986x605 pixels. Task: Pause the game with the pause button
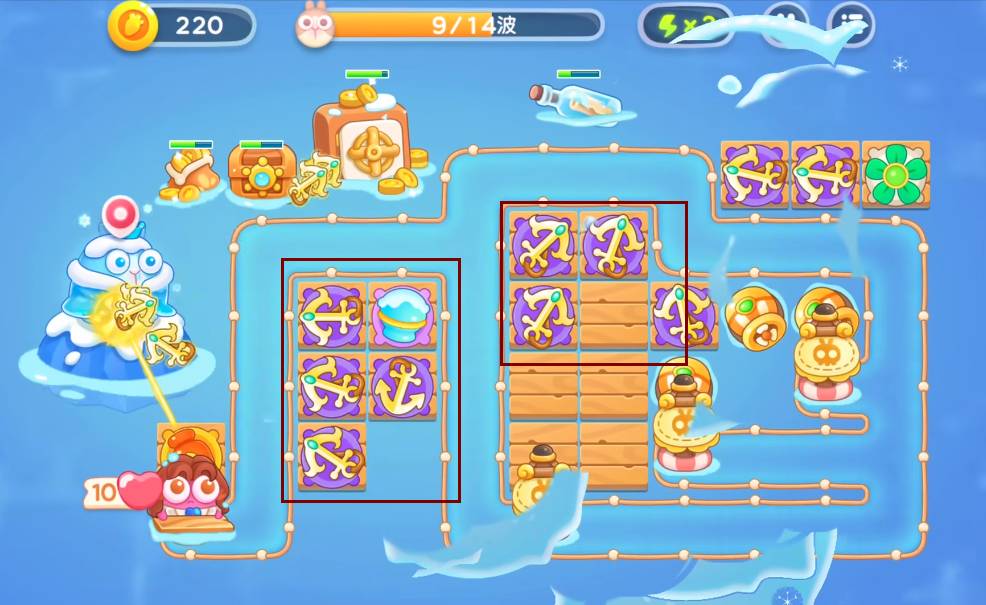click(x=785, y=24)
